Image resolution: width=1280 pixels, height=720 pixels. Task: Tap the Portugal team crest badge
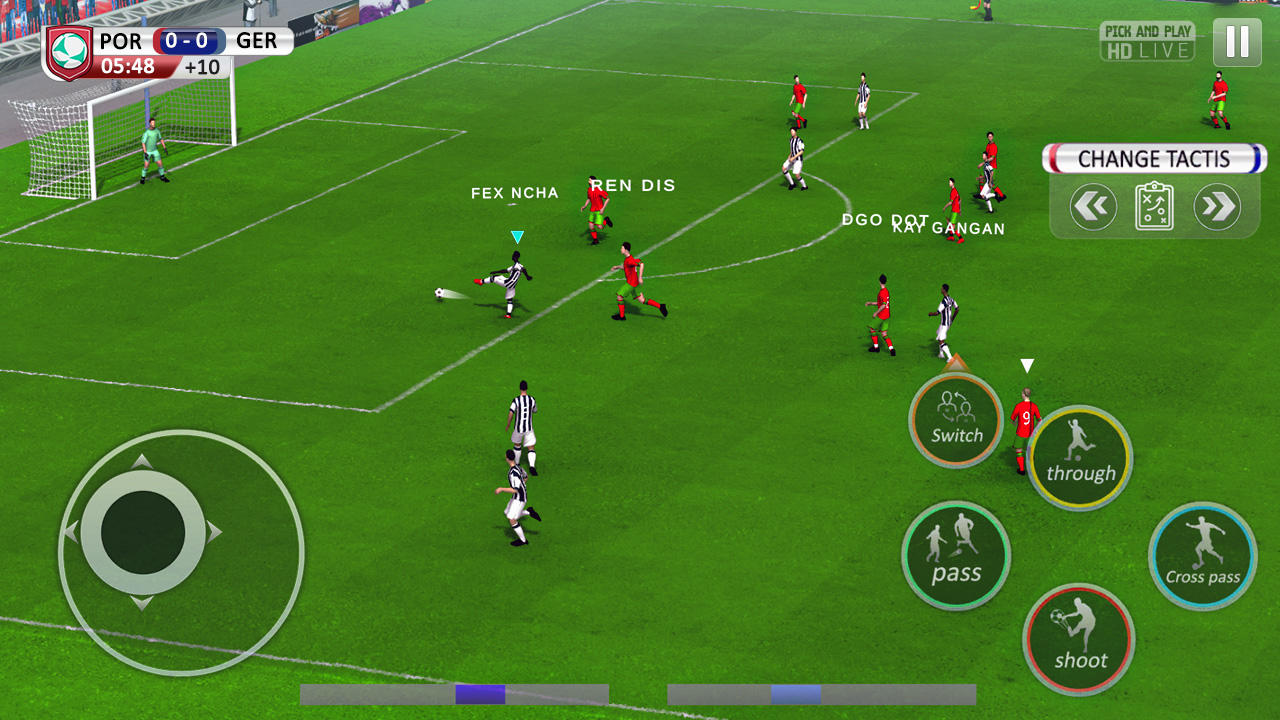coord(69,50)
